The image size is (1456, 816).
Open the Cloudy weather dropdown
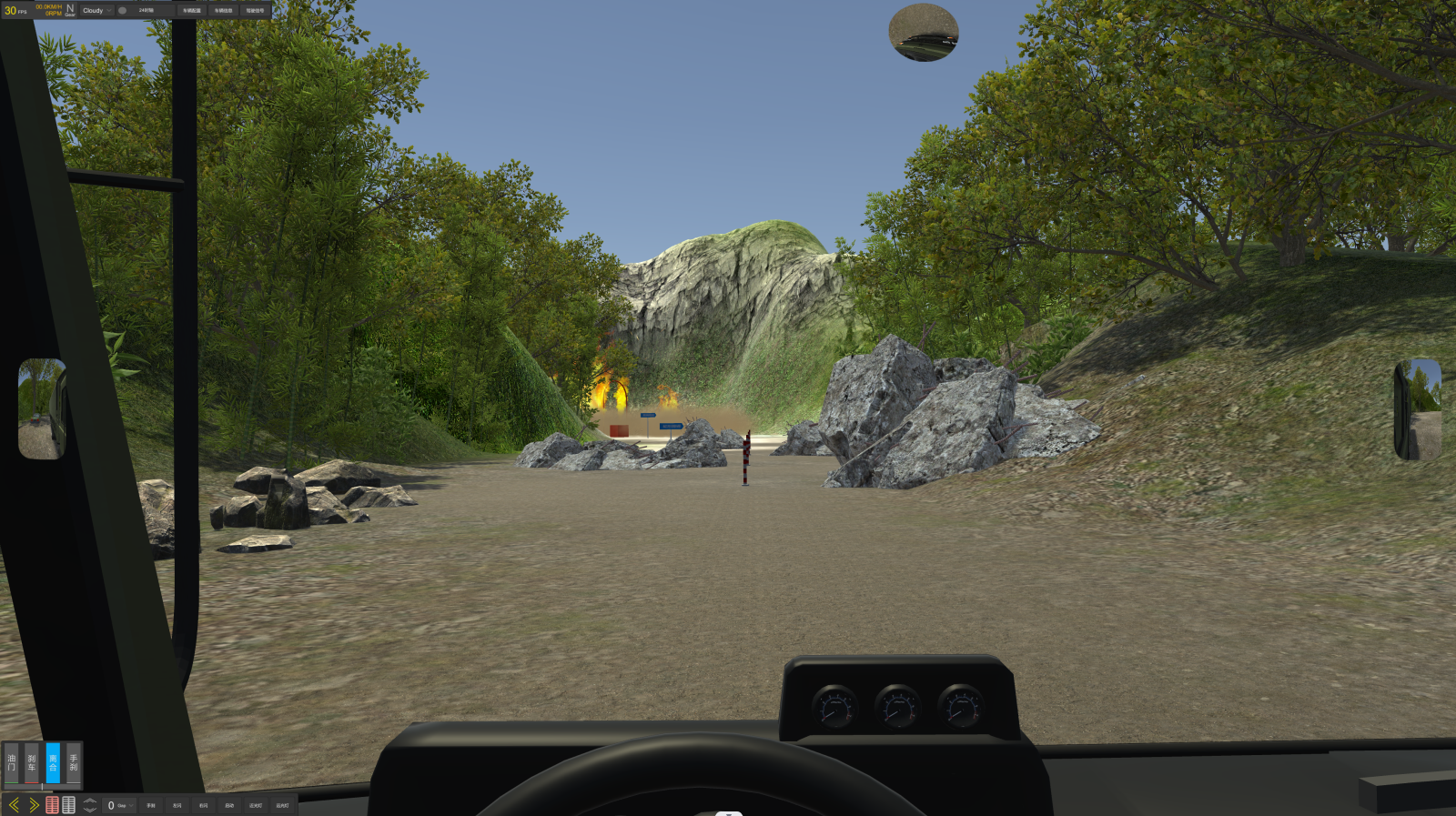click(x=96, y=11)
